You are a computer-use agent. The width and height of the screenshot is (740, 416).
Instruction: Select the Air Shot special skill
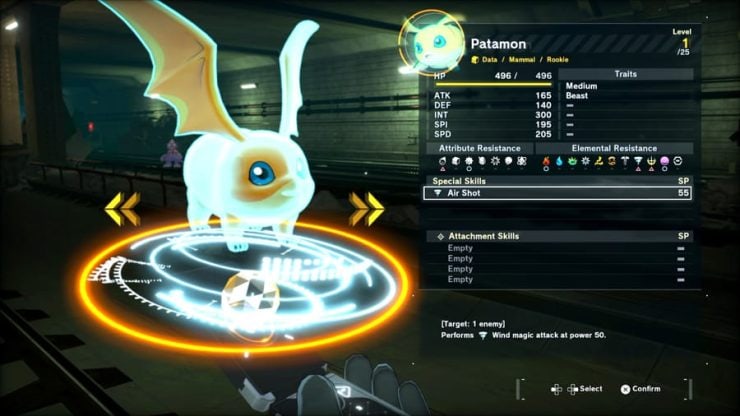click(557, 193)
